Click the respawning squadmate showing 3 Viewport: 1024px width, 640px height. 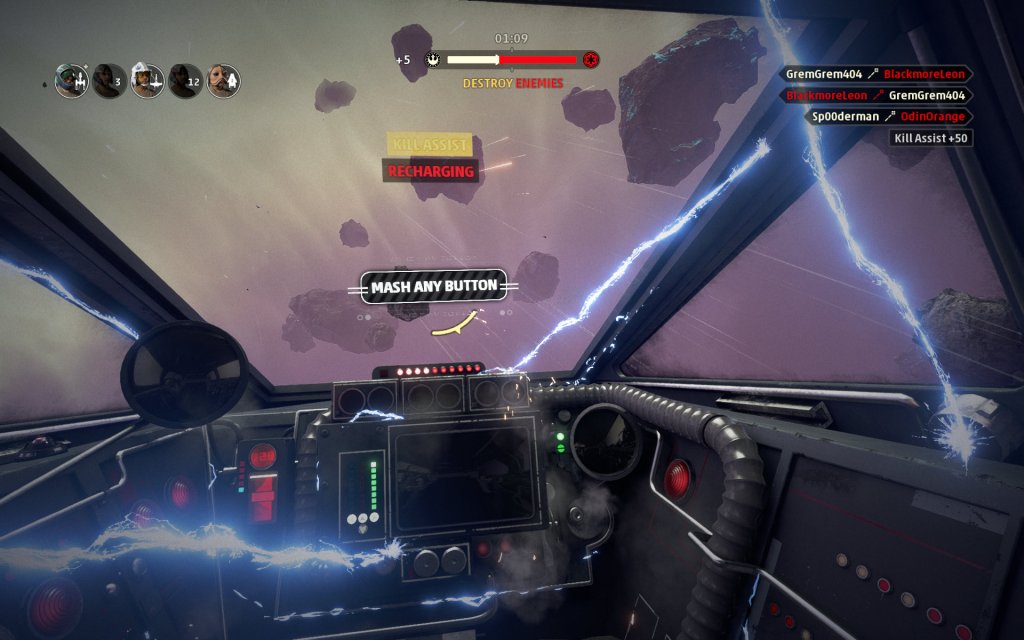(109, 81)
